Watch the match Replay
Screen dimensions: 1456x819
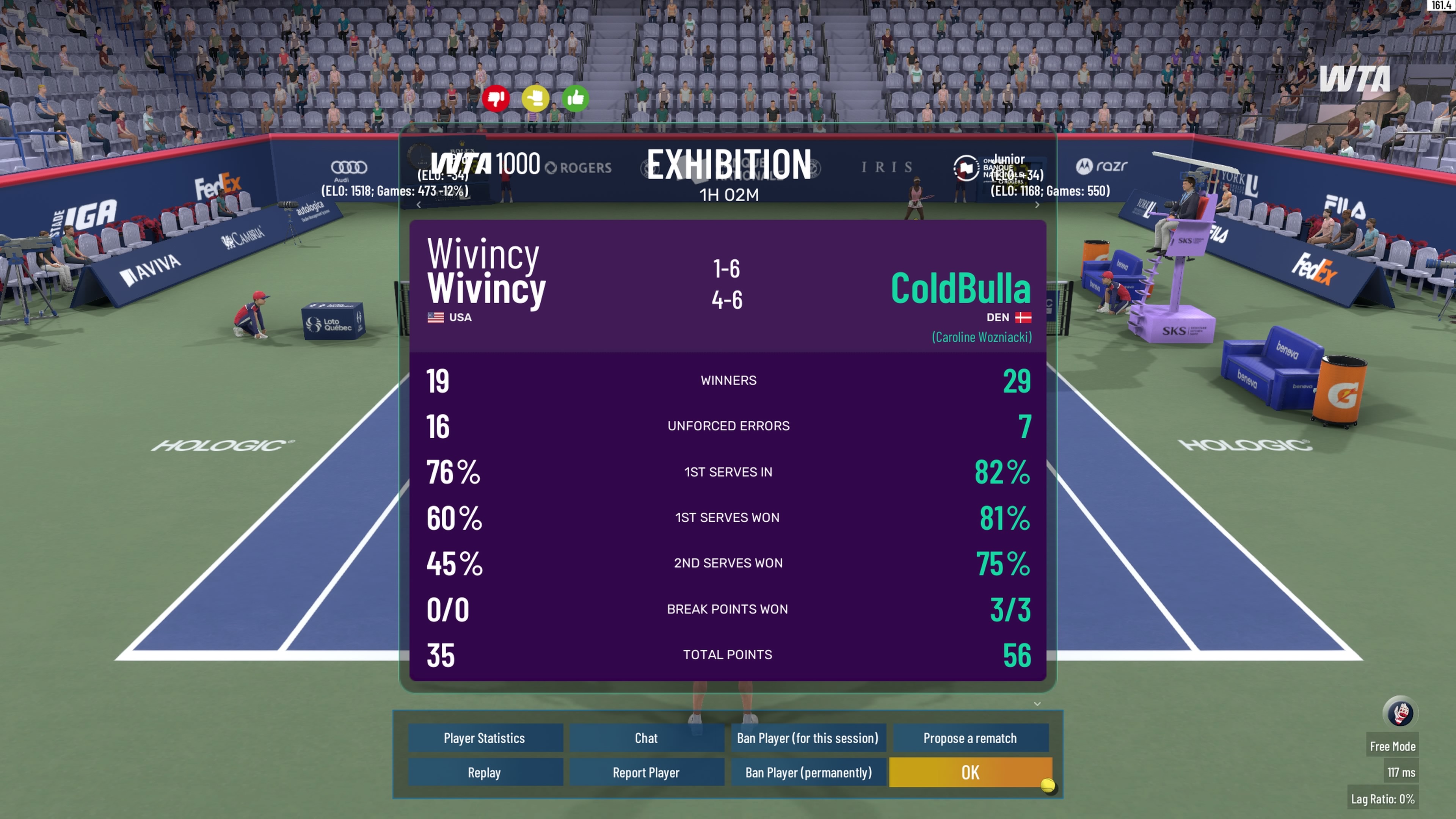pyautogui.click(x=485, y=773)
